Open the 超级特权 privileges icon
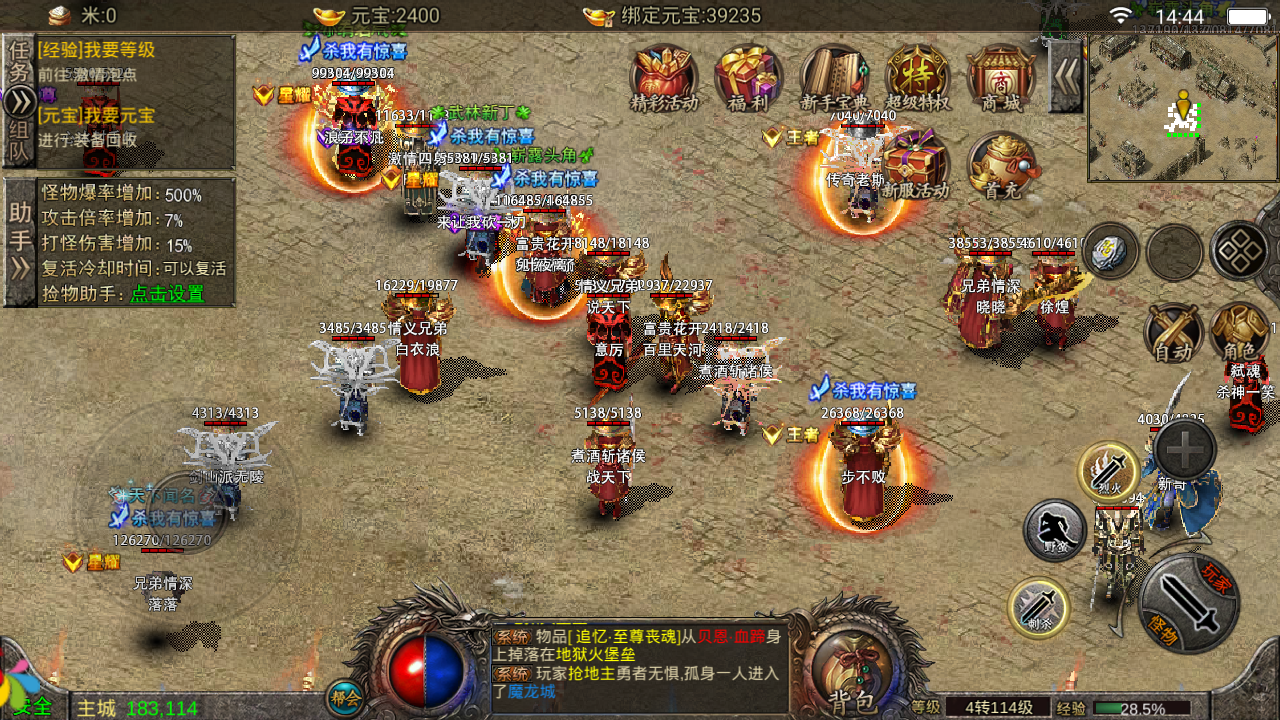This screenshot has height=720, width=1280. tap(917, 76)
